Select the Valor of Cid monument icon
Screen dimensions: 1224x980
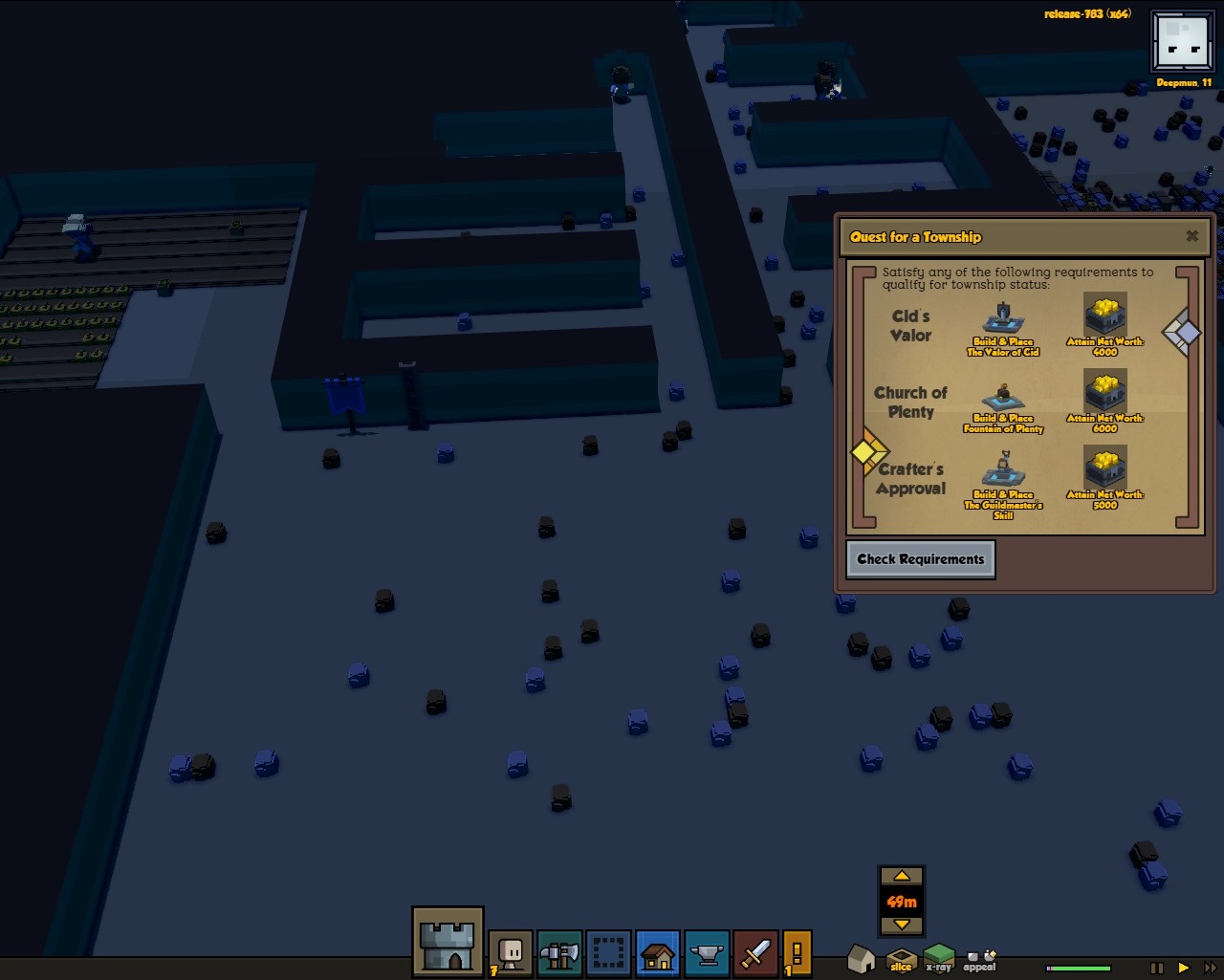point(1003,318)
